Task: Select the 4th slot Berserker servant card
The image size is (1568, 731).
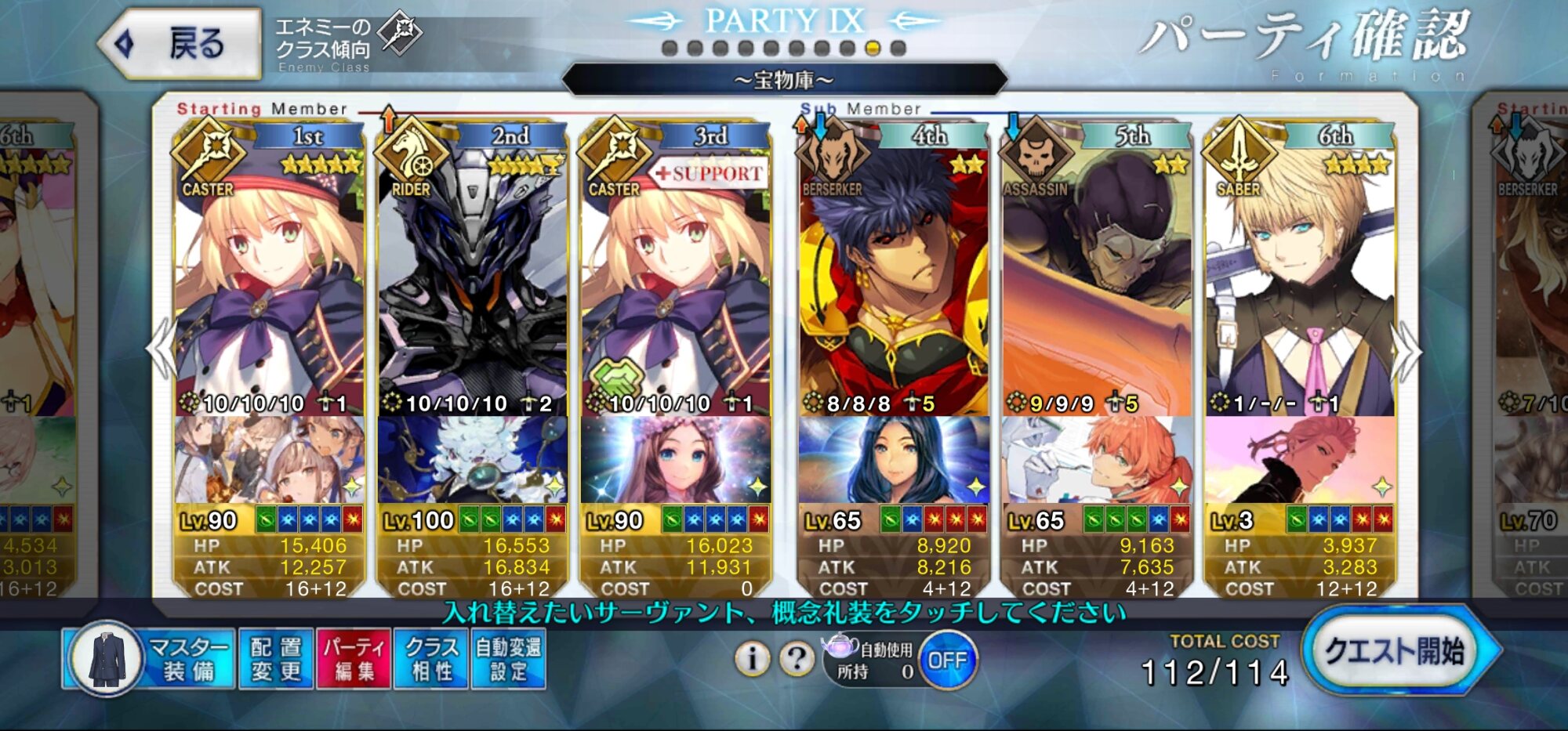Action: tap(894, 282)
